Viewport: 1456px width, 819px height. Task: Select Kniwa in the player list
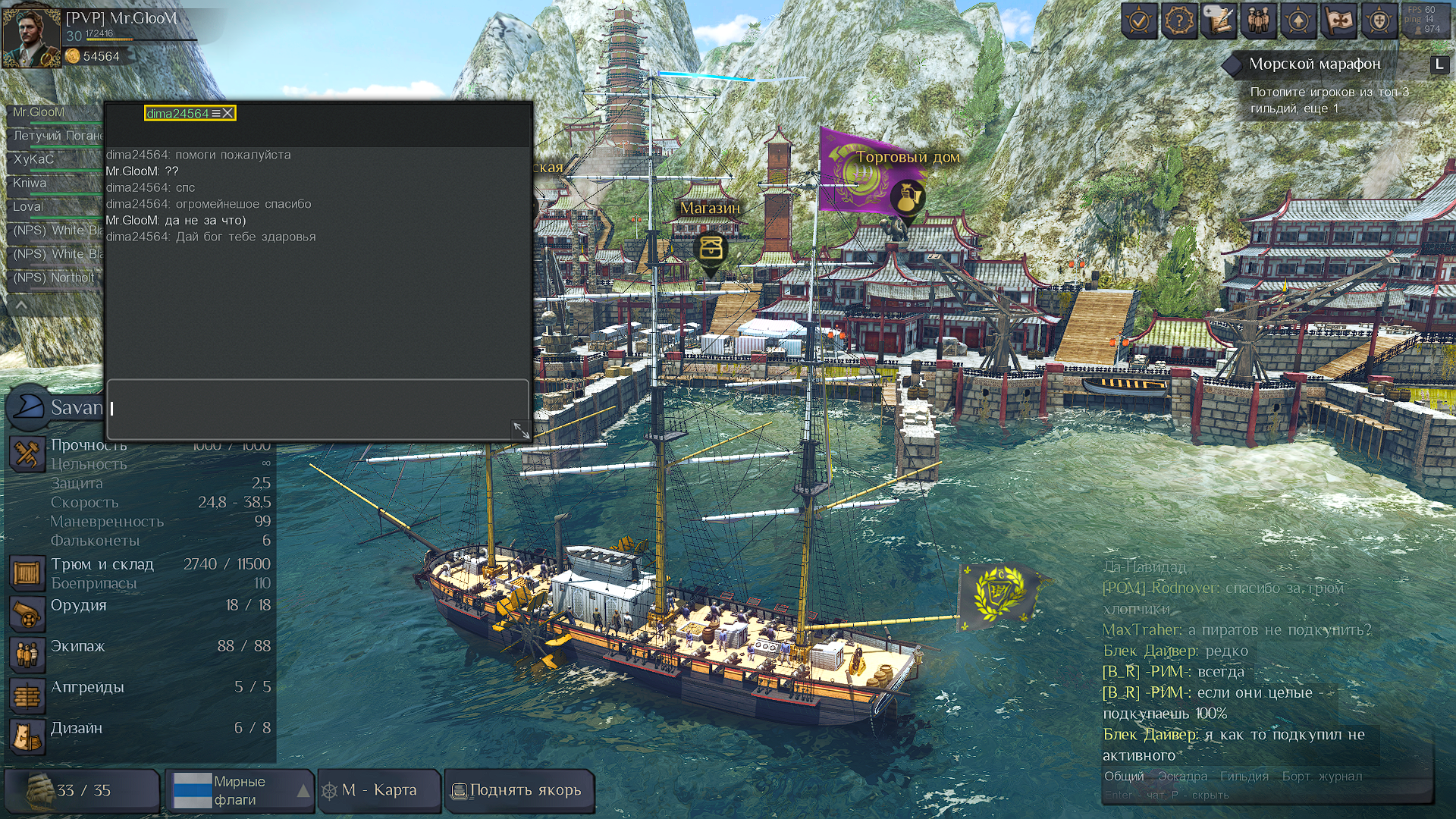(x=30, y=183)
